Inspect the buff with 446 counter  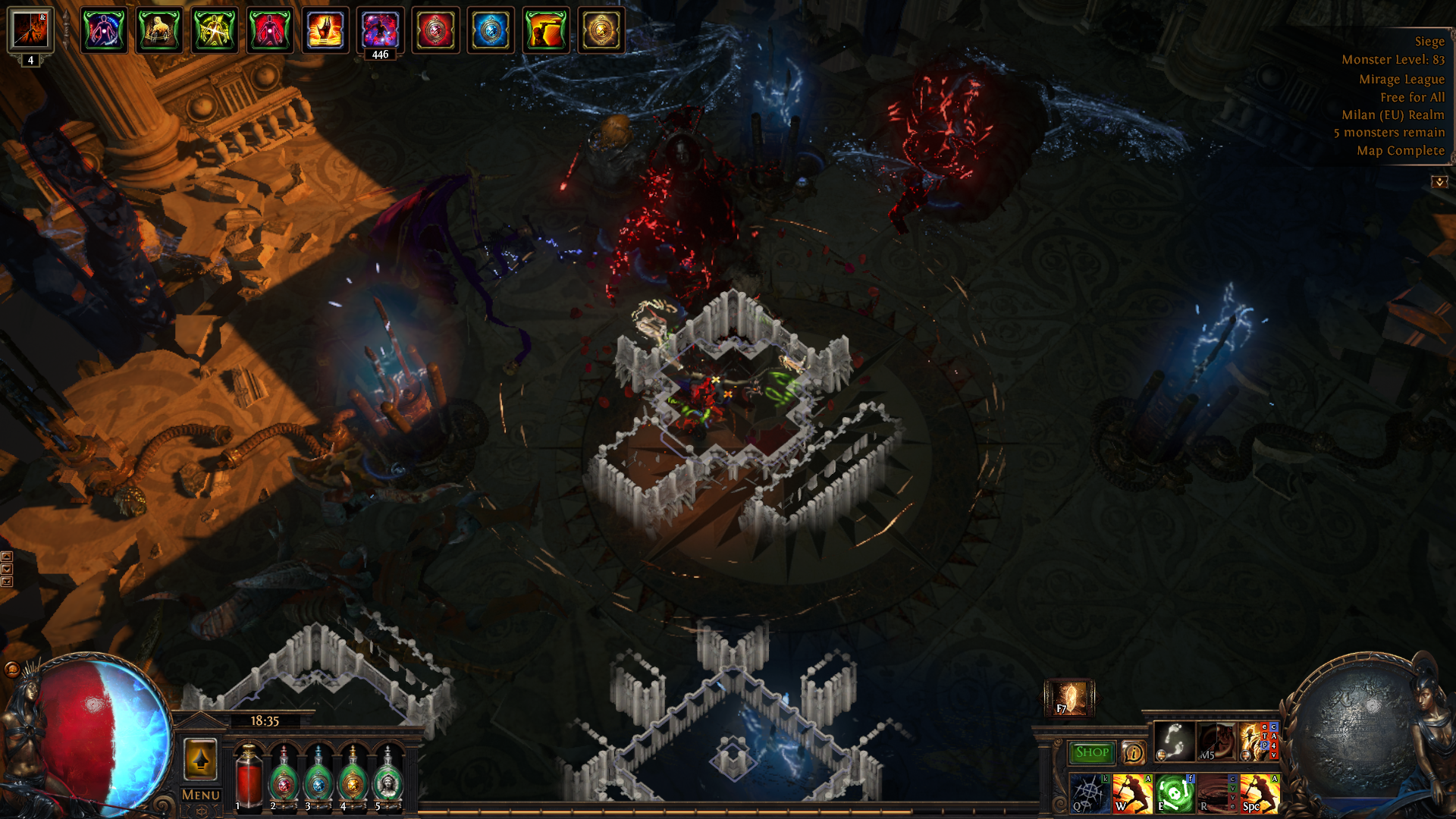tap(381, 31)
